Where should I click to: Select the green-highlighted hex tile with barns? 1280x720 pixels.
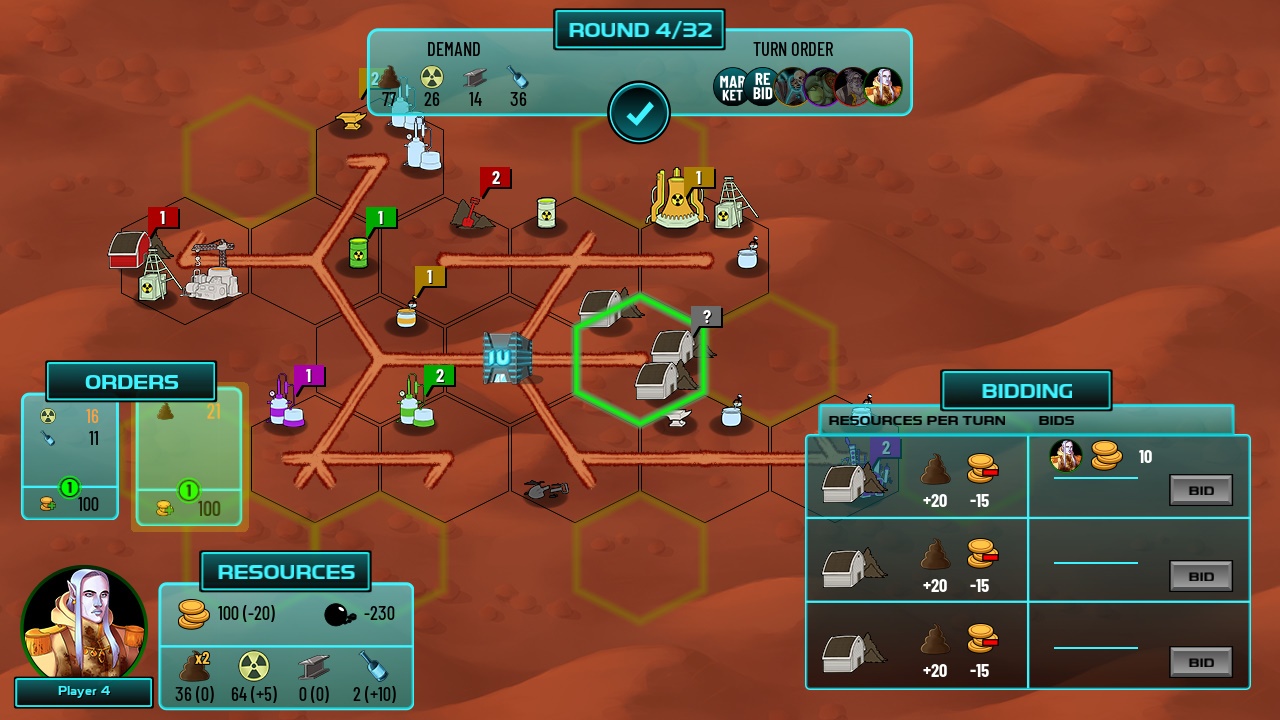[x=640, y=360]
